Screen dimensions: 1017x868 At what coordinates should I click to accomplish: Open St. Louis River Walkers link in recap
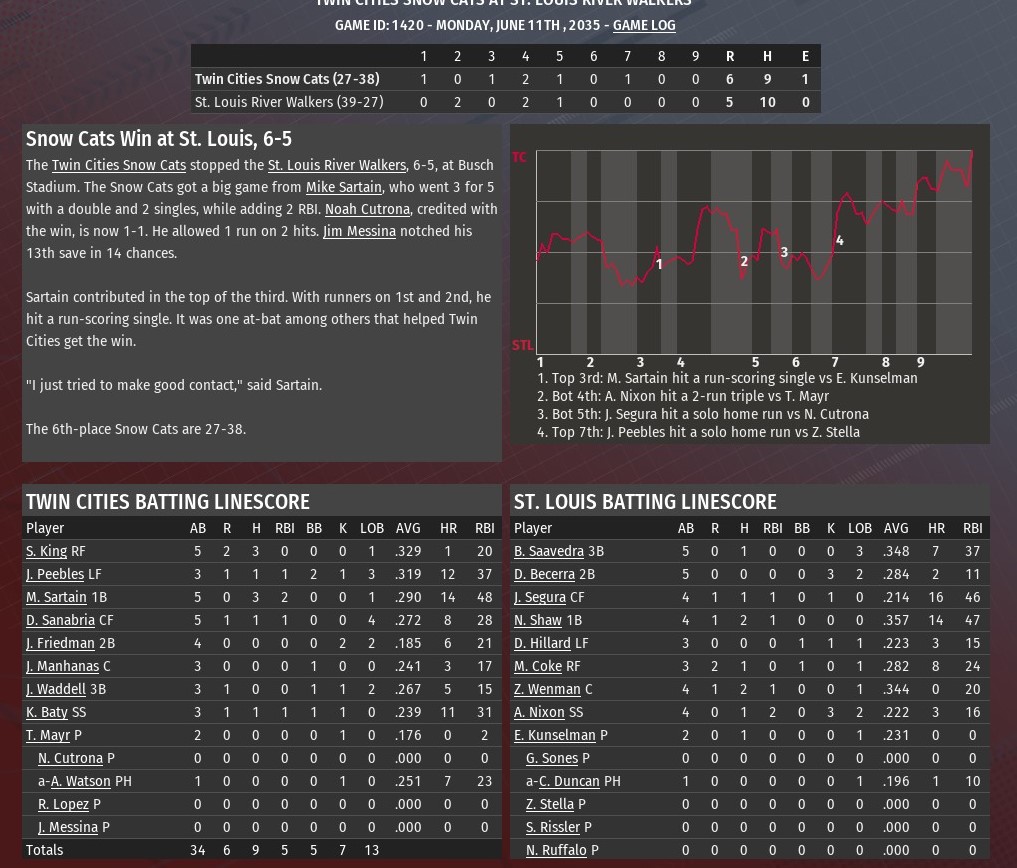tap(337, 165)
